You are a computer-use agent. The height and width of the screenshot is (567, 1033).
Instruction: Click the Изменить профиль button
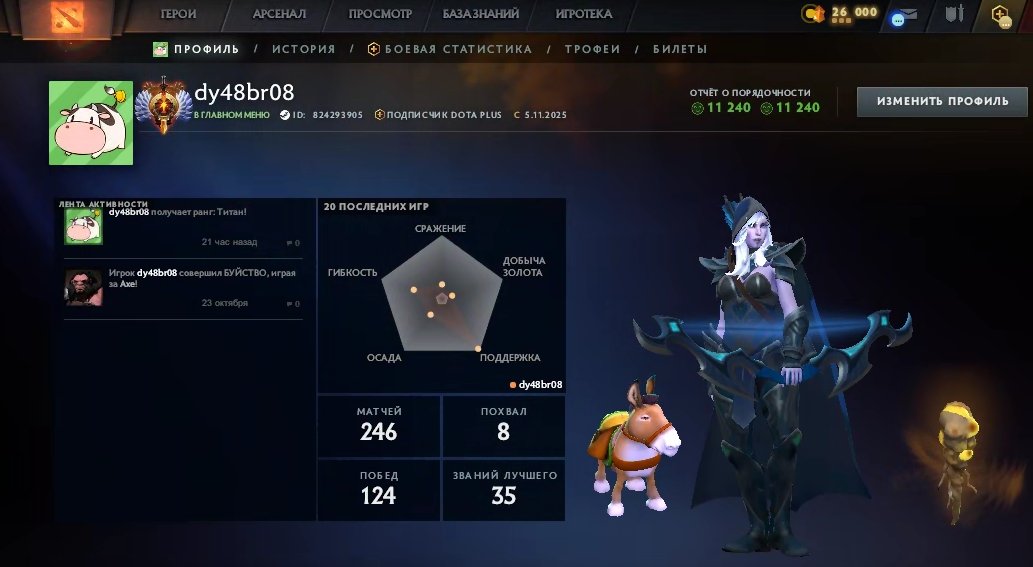pos(942,101)
